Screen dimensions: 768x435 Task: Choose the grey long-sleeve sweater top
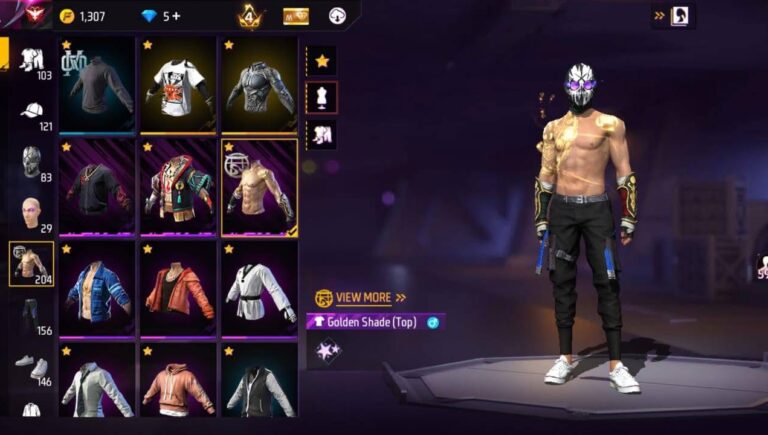pos(96,86)
